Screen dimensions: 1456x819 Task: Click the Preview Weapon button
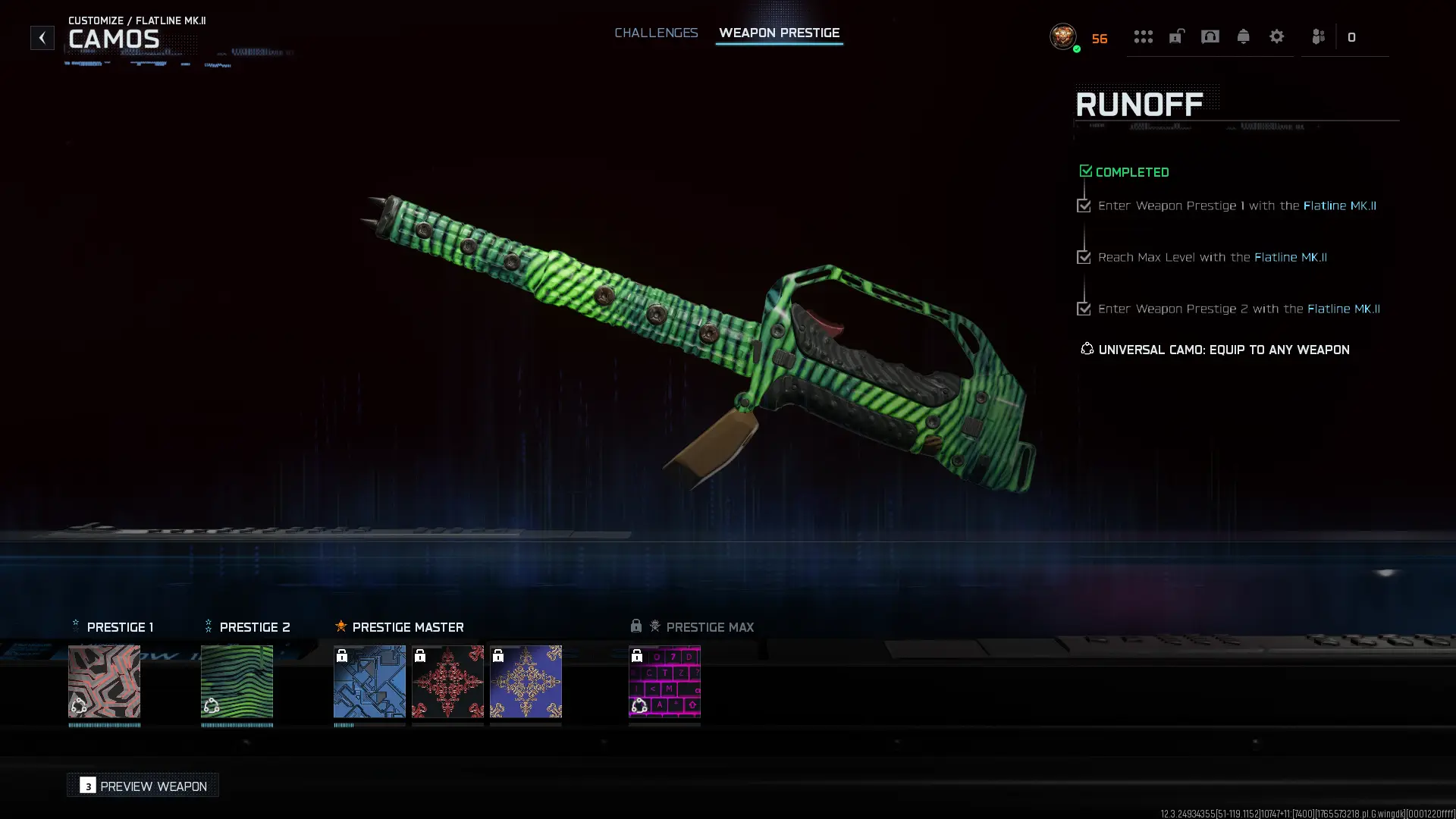[x=142, y=786]
